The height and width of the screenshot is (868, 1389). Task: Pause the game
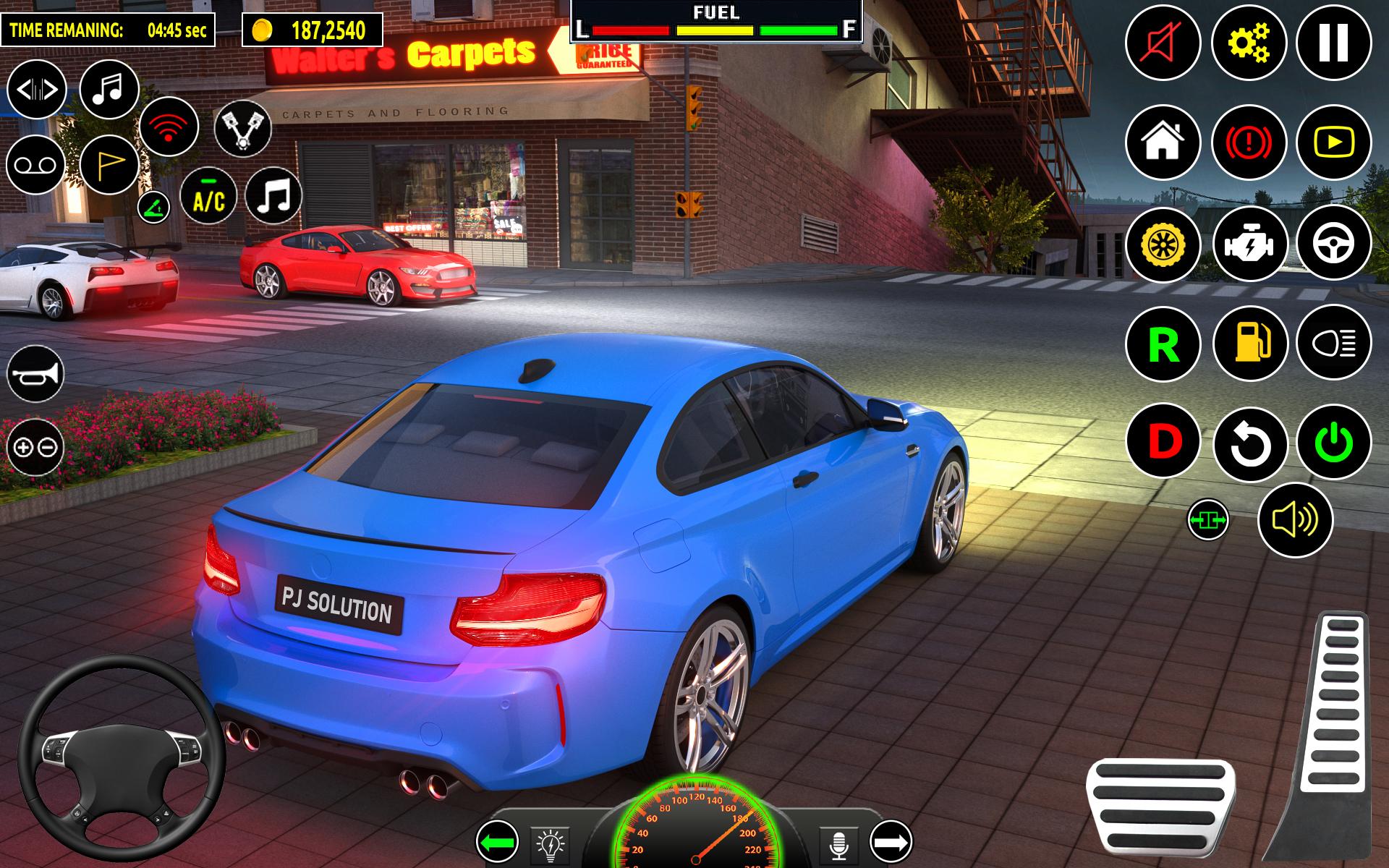click(x=1333, y=42)
